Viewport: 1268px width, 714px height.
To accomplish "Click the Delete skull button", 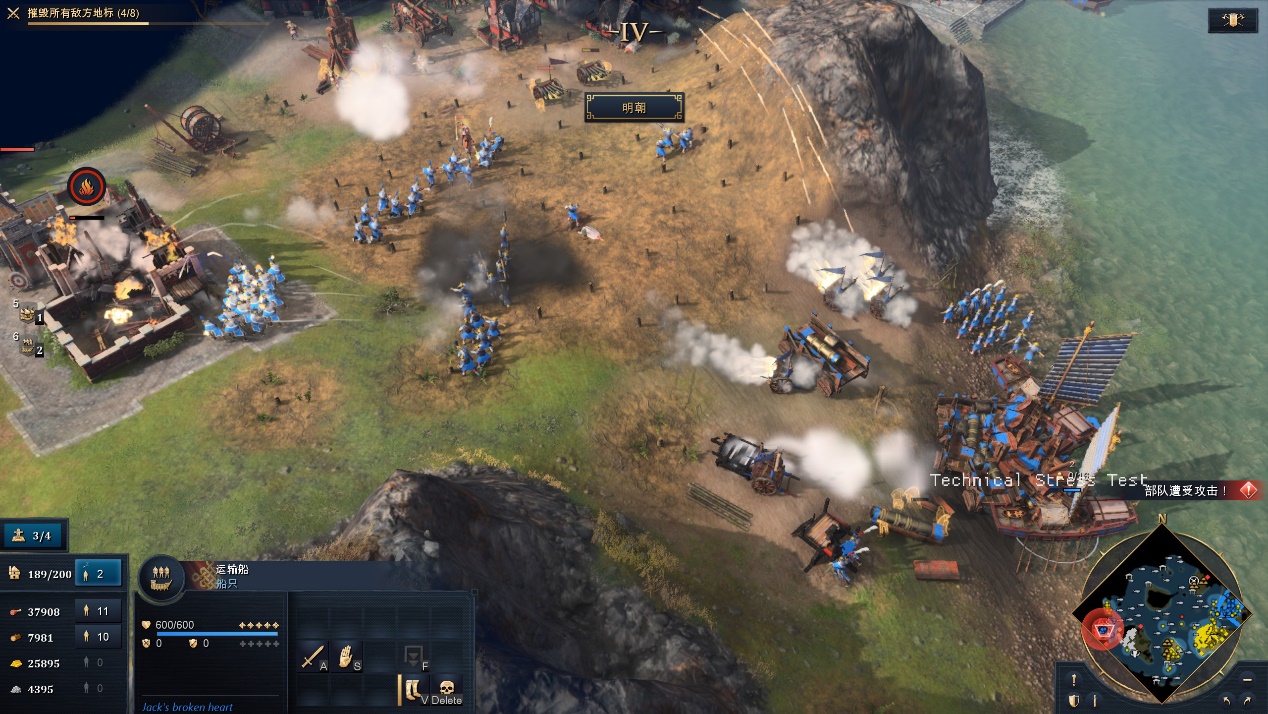I will point(446,689).
